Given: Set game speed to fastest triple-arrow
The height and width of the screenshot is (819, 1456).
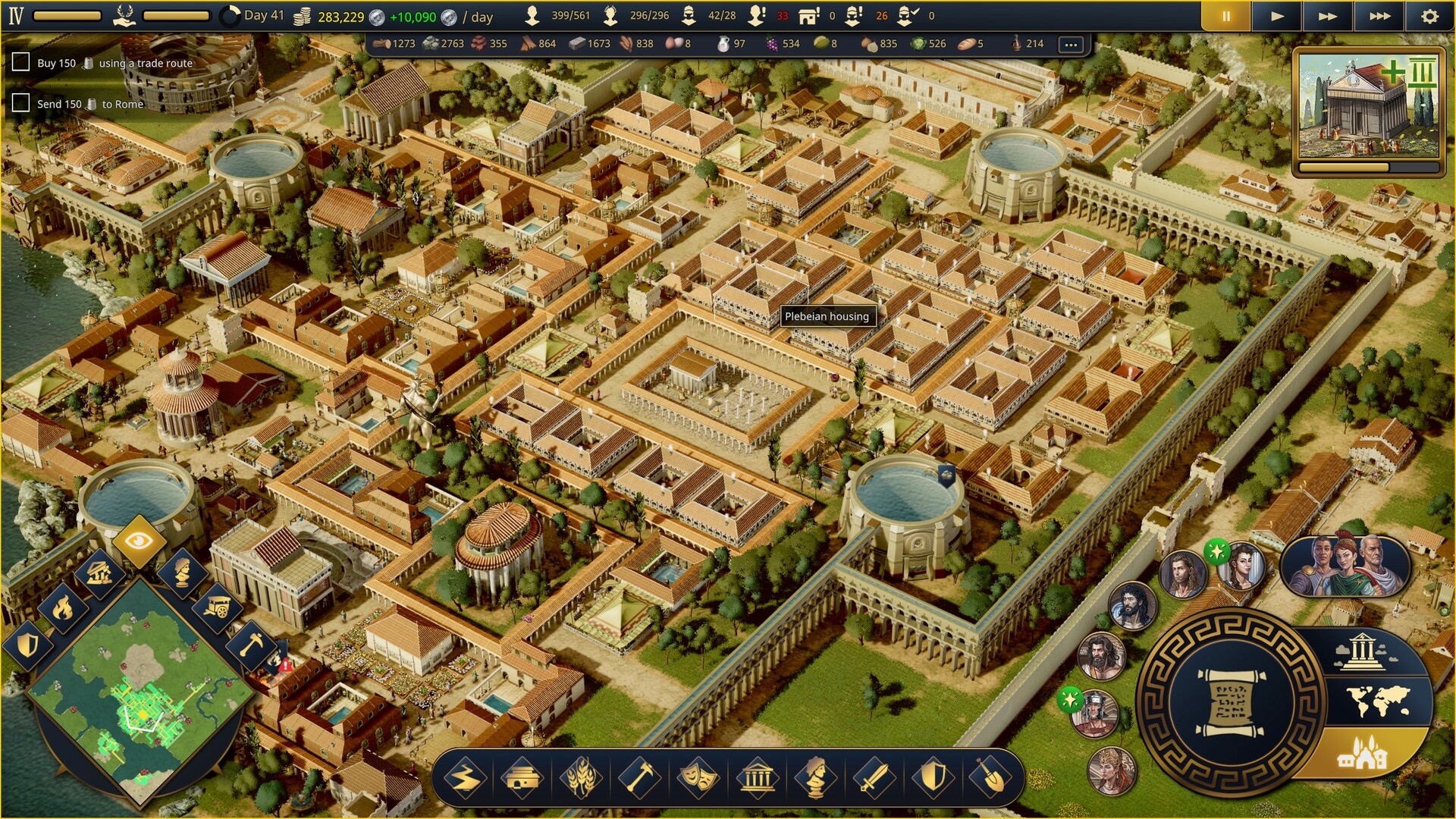Looking at the screenshot, I should [1379, 16].
